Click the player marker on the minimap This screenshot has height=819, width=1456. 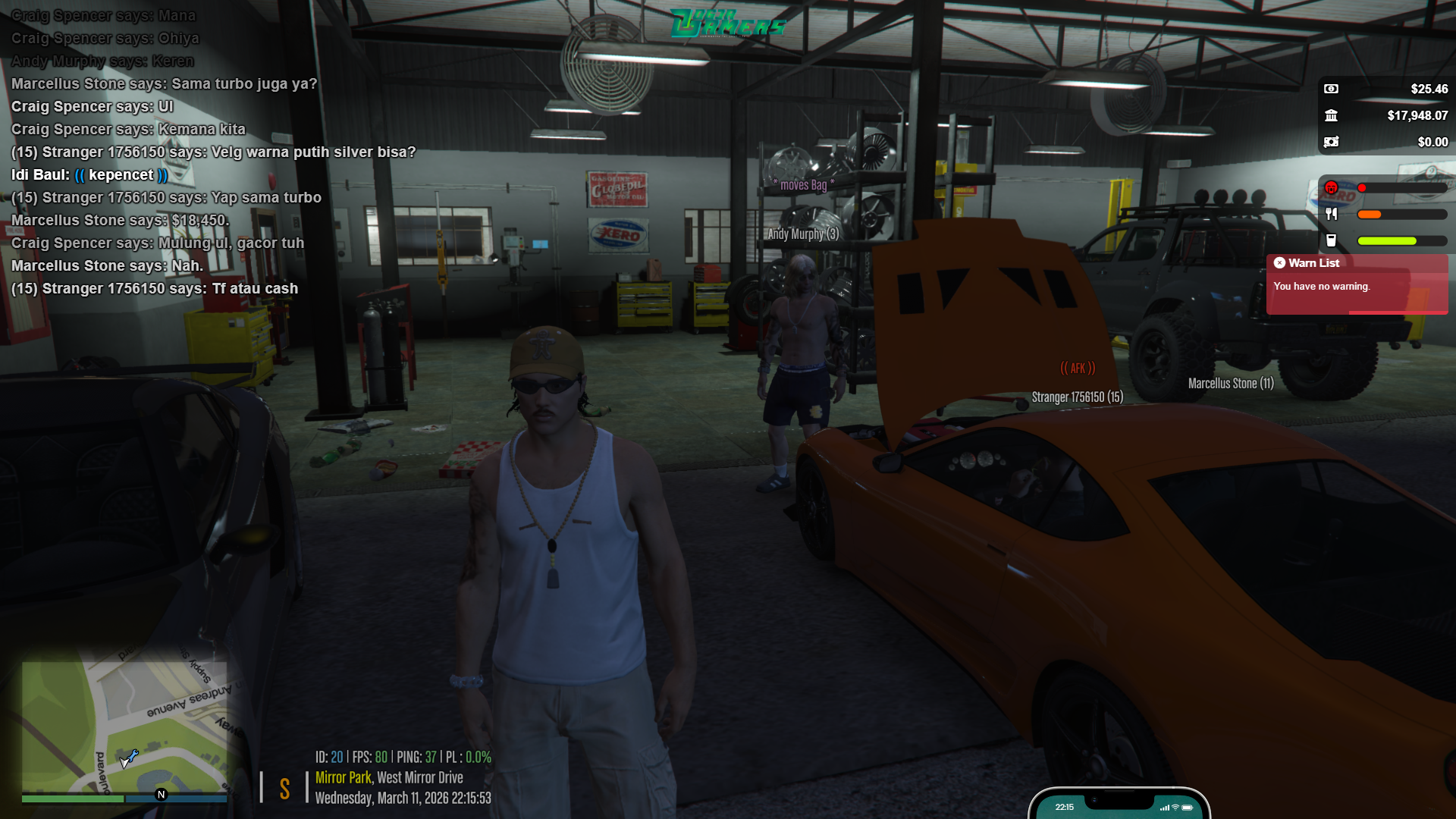coord(129,758)
